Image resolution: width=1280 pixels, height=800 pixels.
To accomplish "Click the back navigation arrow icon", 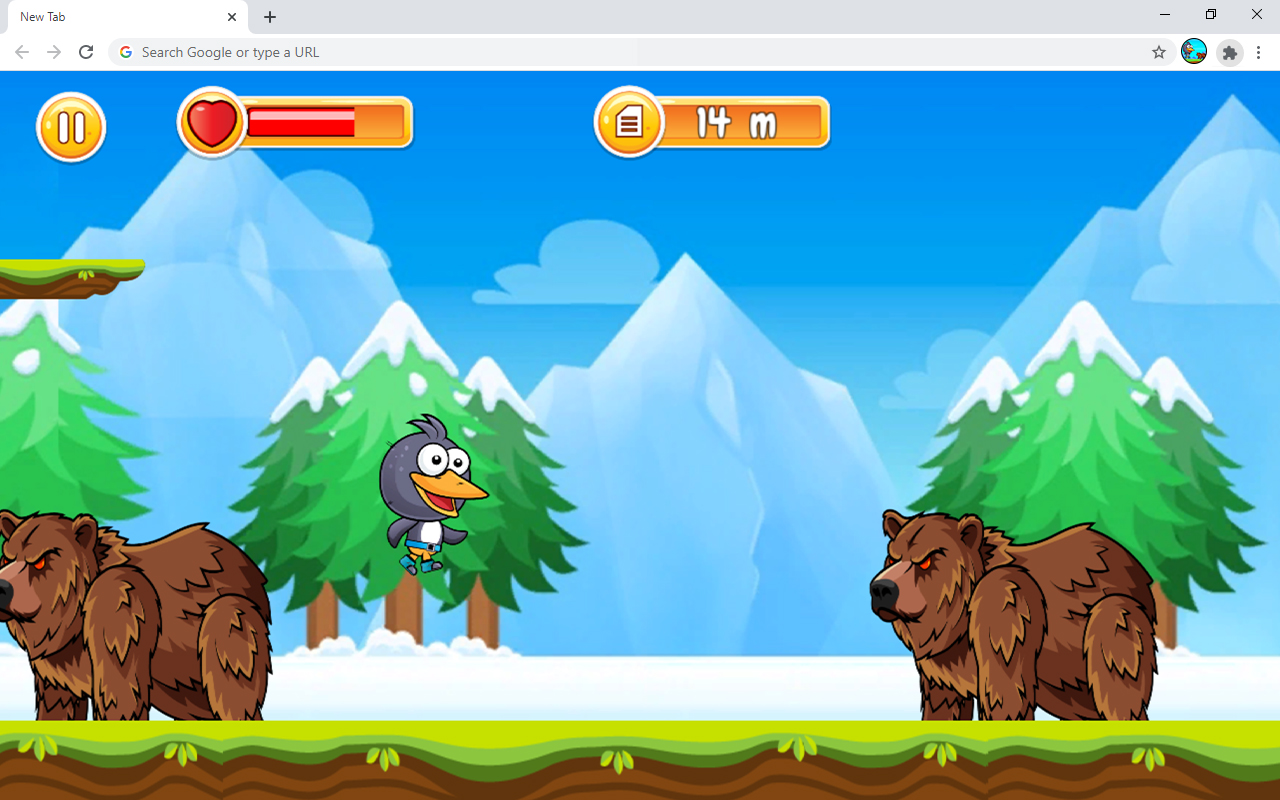I will (x=21, y=52).
